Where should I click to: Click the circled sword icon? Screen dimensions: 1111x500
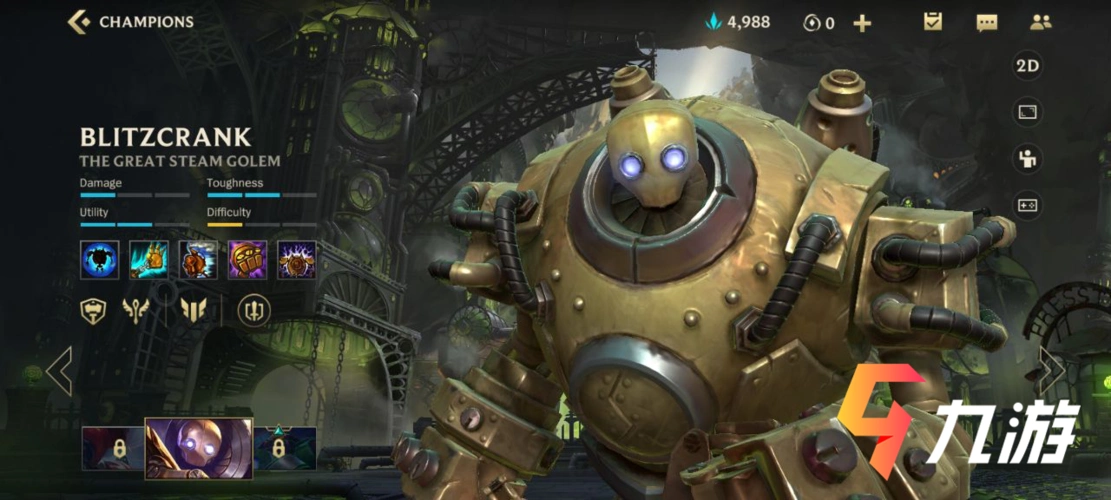pyautogui.click(x=254, y=311)
